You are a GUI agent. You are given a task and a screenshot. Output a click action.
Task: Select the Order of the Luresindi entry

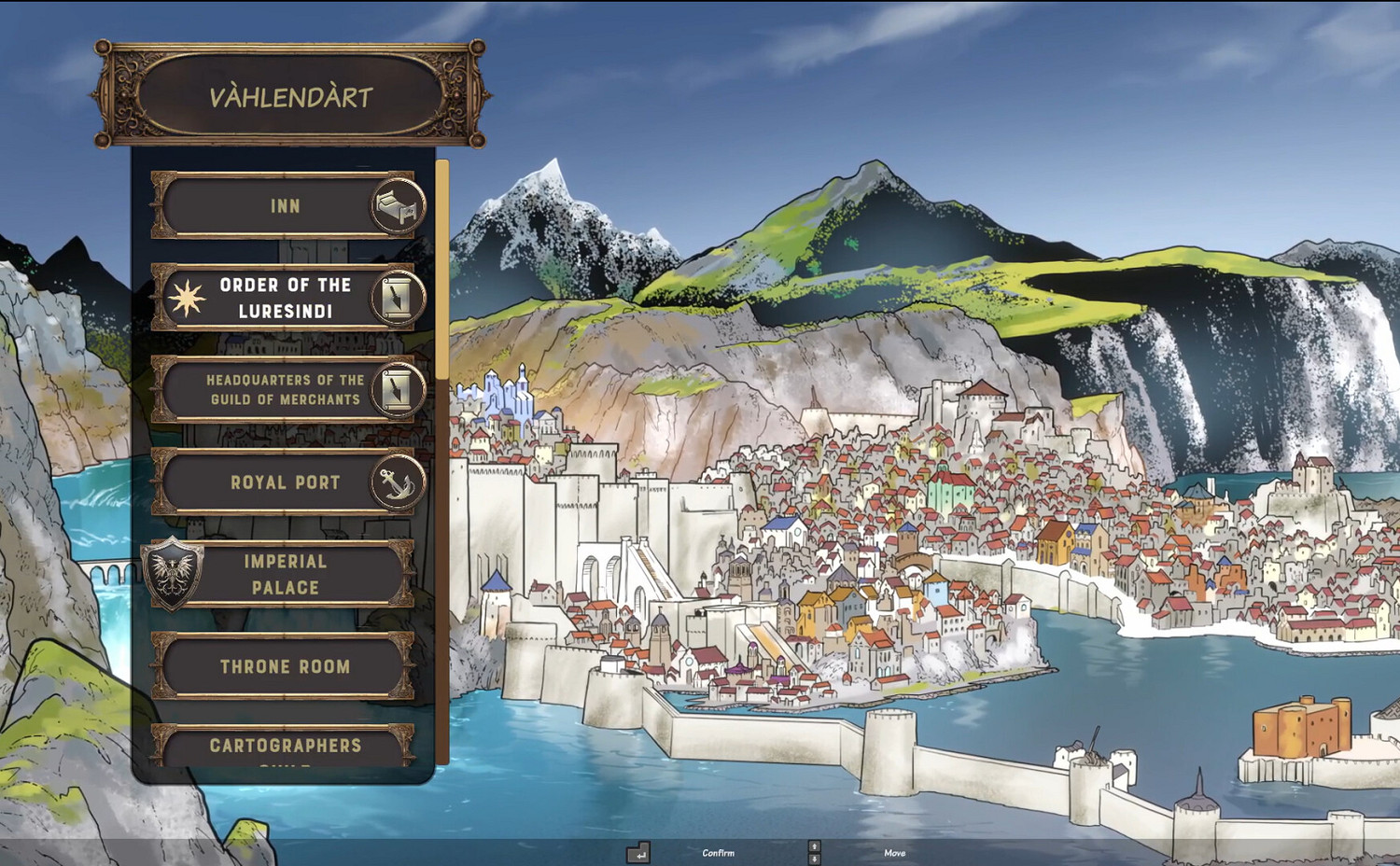(280, 299)
